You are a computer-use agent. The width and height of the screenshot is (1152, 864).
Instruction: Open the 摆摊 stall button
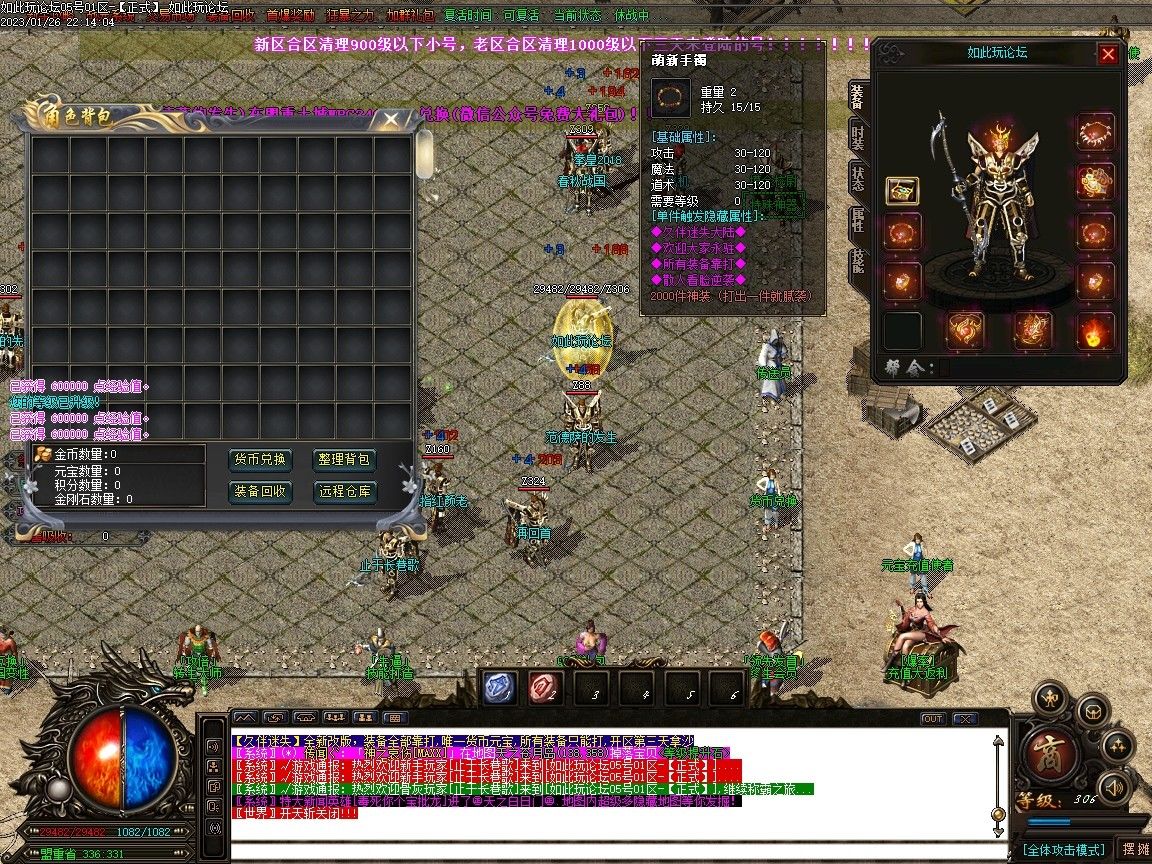click(1135, 850)
